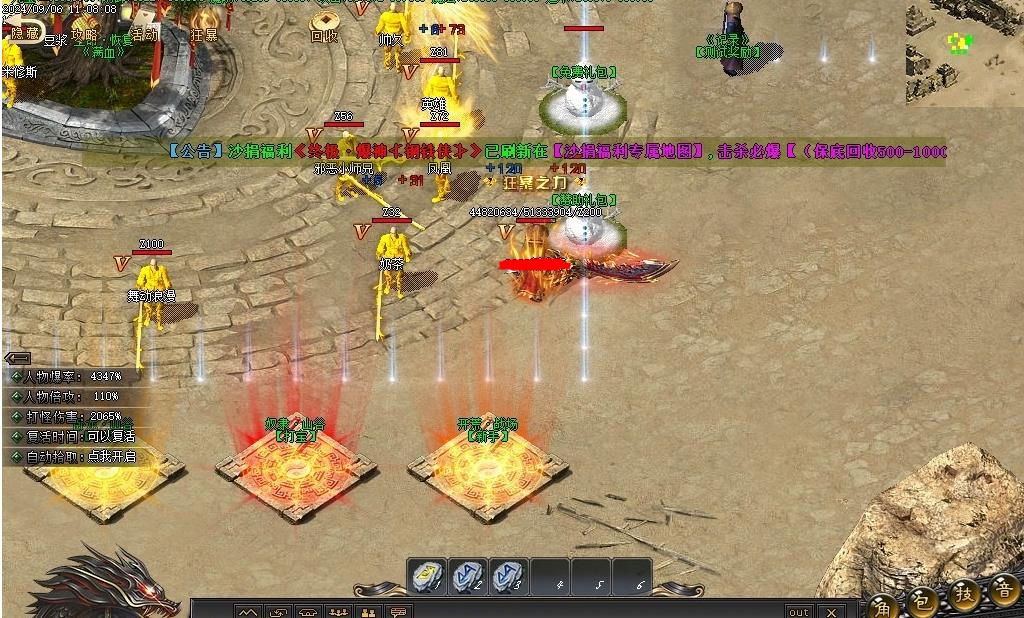Open the skills panel with the 技 button

(964, 594)
